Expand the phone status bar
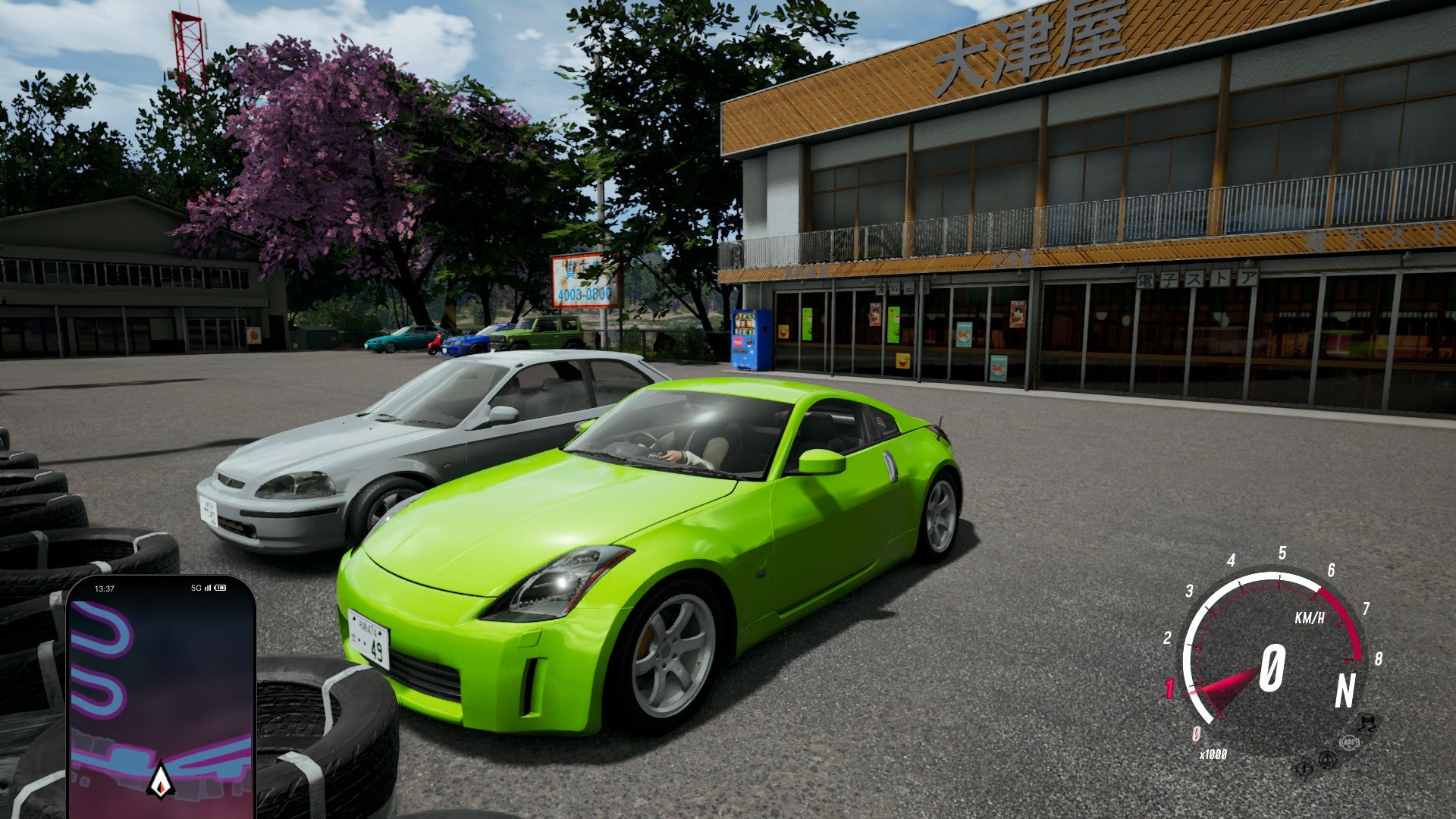1456x819 pixels. pyautogui.click(x=155, y=588)
